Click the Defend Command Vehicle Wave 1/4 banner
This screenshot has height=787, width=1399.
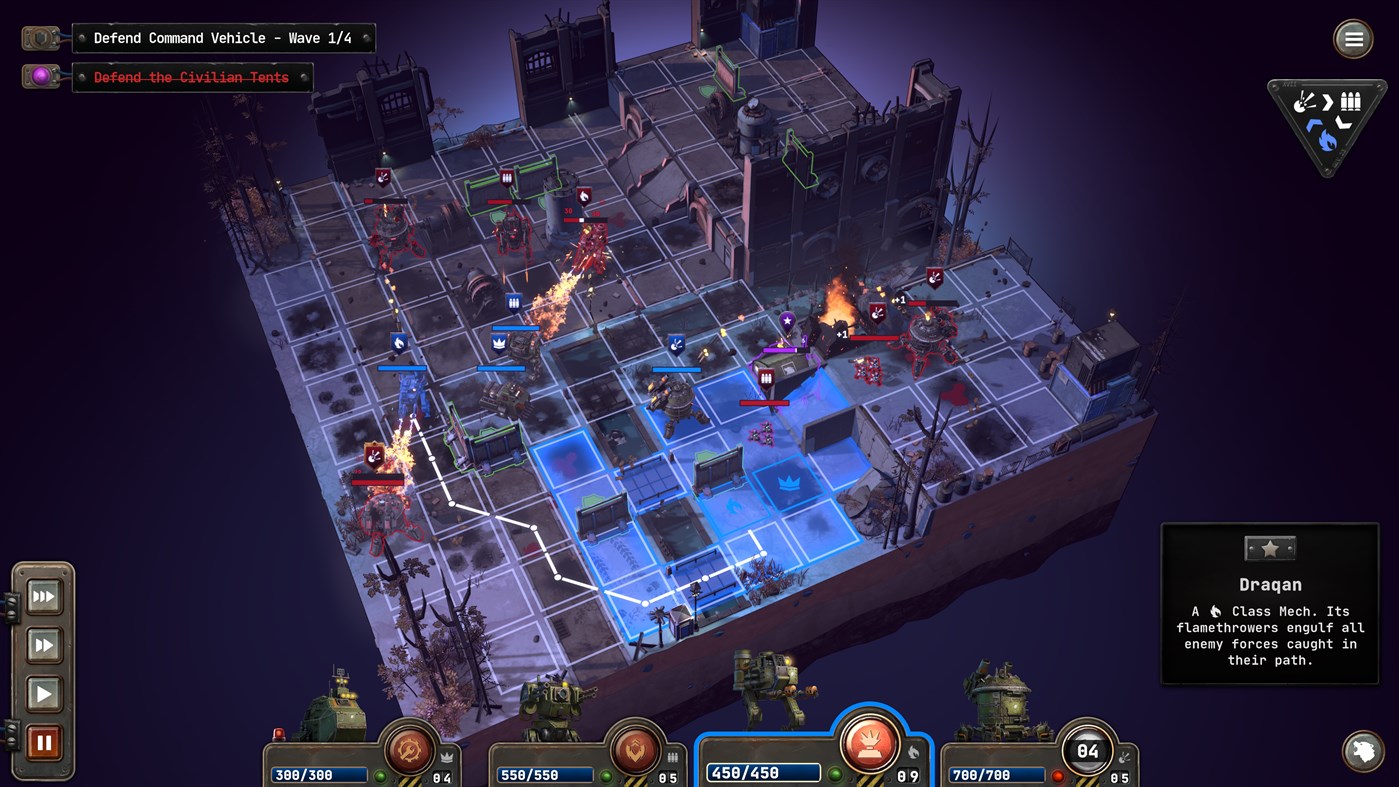click(x=222, y=38)
